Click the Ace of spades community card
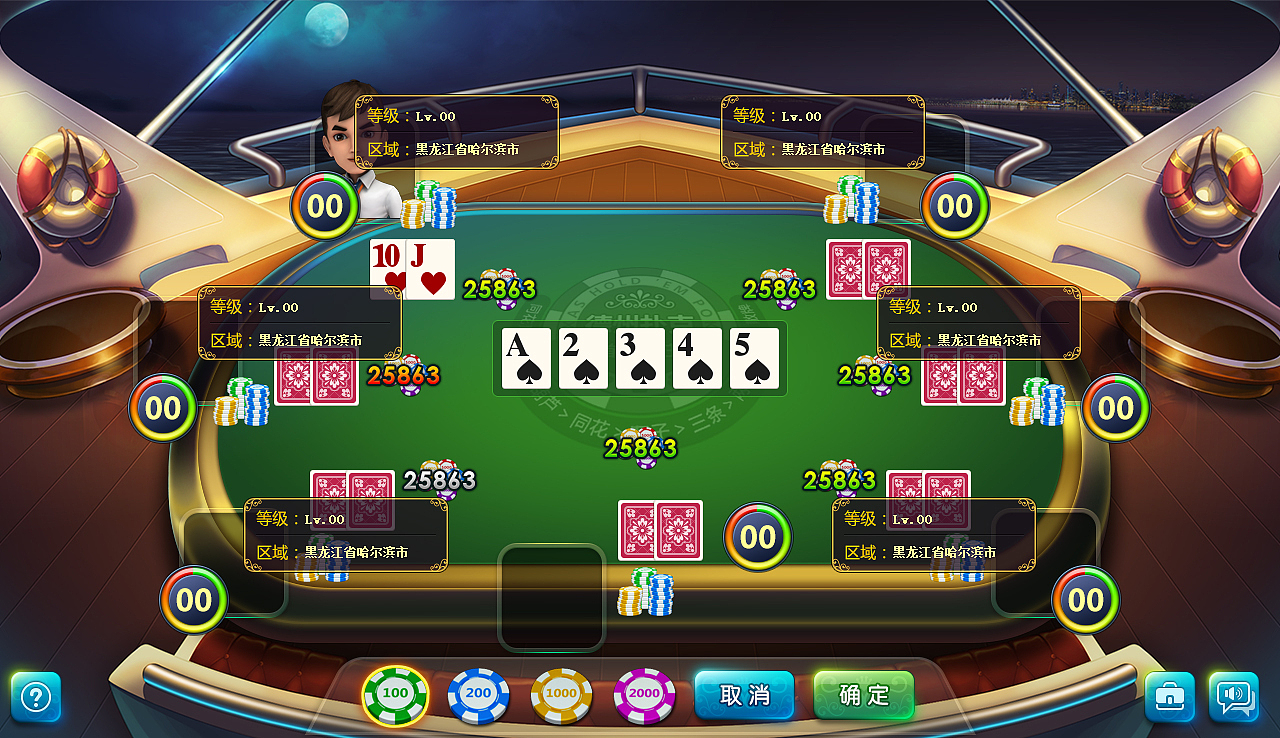Image resolution: width=1280 pixels, height=738 pixels. pyautogui.click(x=526, y=358)
